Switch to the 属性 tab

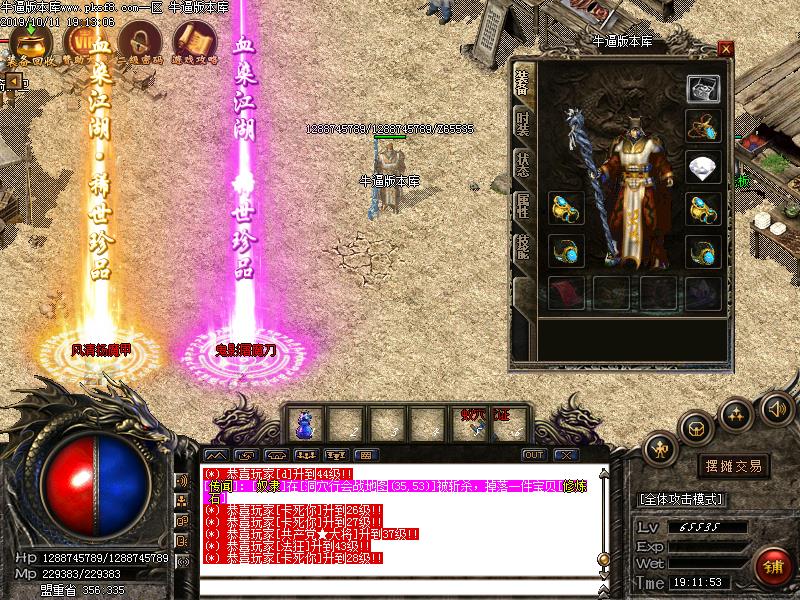(522, 207)
